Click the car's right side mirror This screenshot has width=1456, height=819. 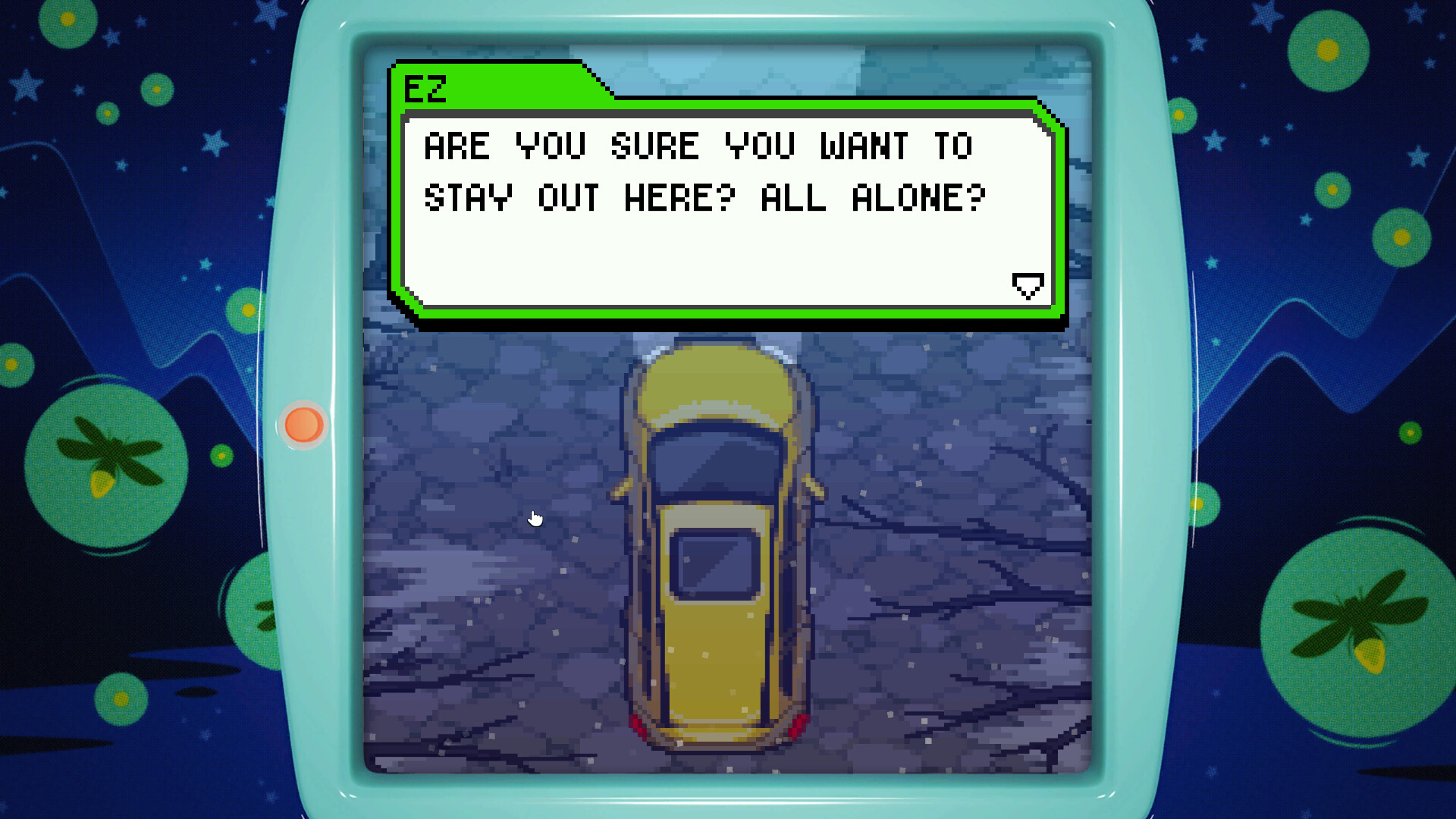813,485
